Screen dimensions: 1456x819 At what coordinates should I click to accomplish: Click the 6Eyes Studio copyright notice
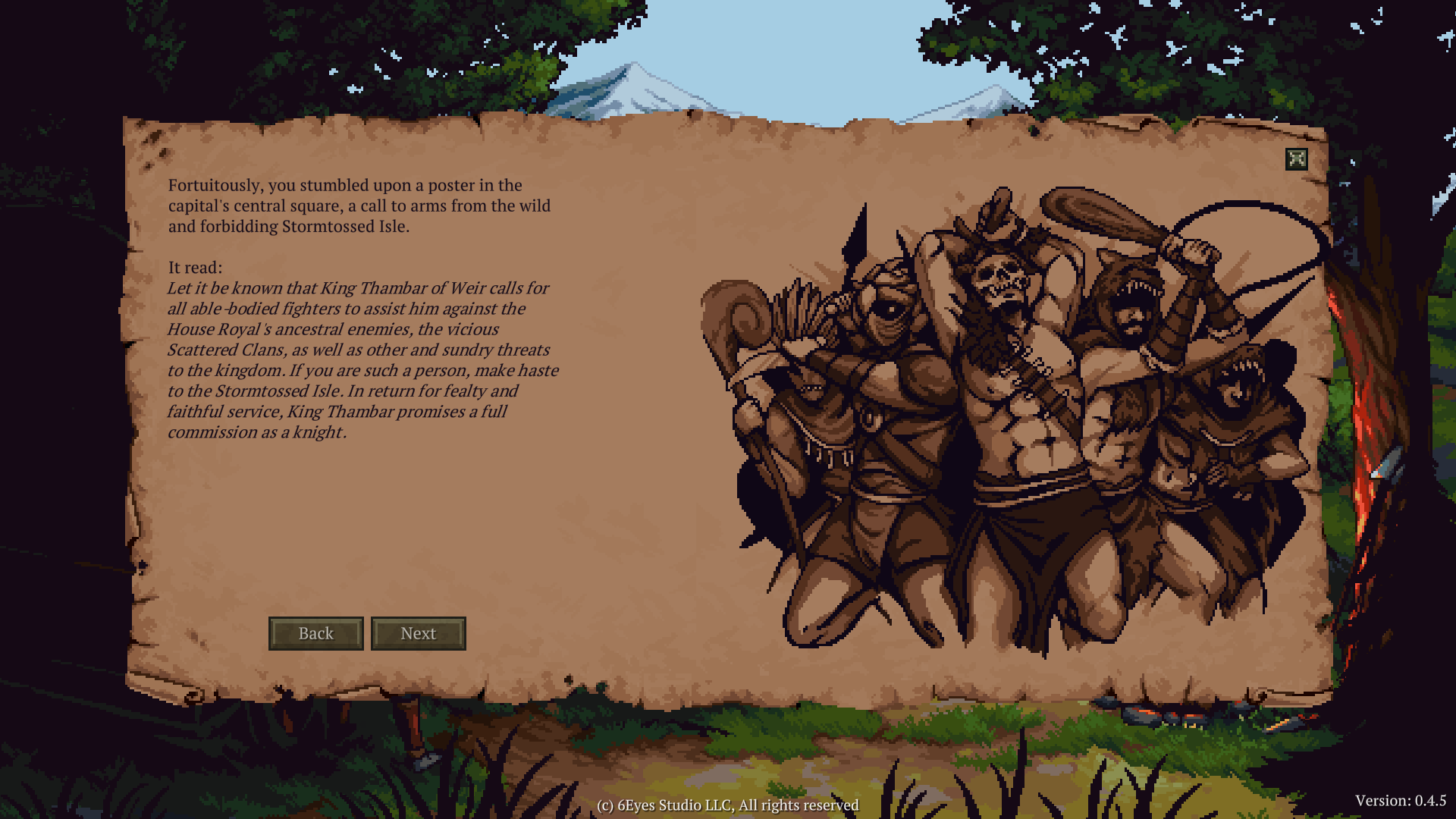click(728, 806)
